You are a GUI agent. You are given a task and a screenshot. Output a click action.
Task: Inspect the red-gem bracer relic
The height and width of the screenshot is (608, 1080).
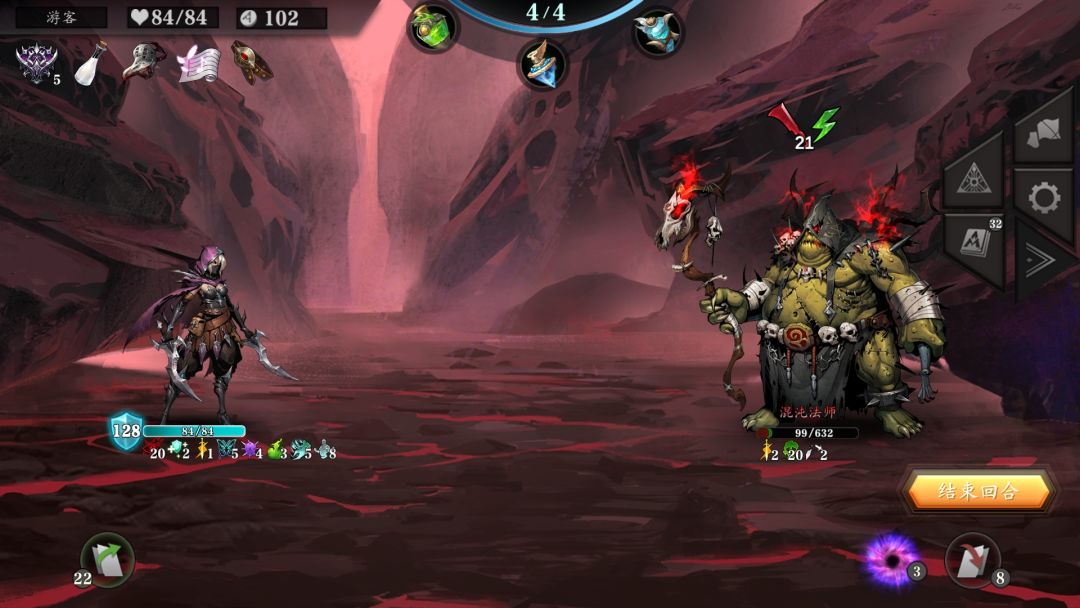pos(251,62)
